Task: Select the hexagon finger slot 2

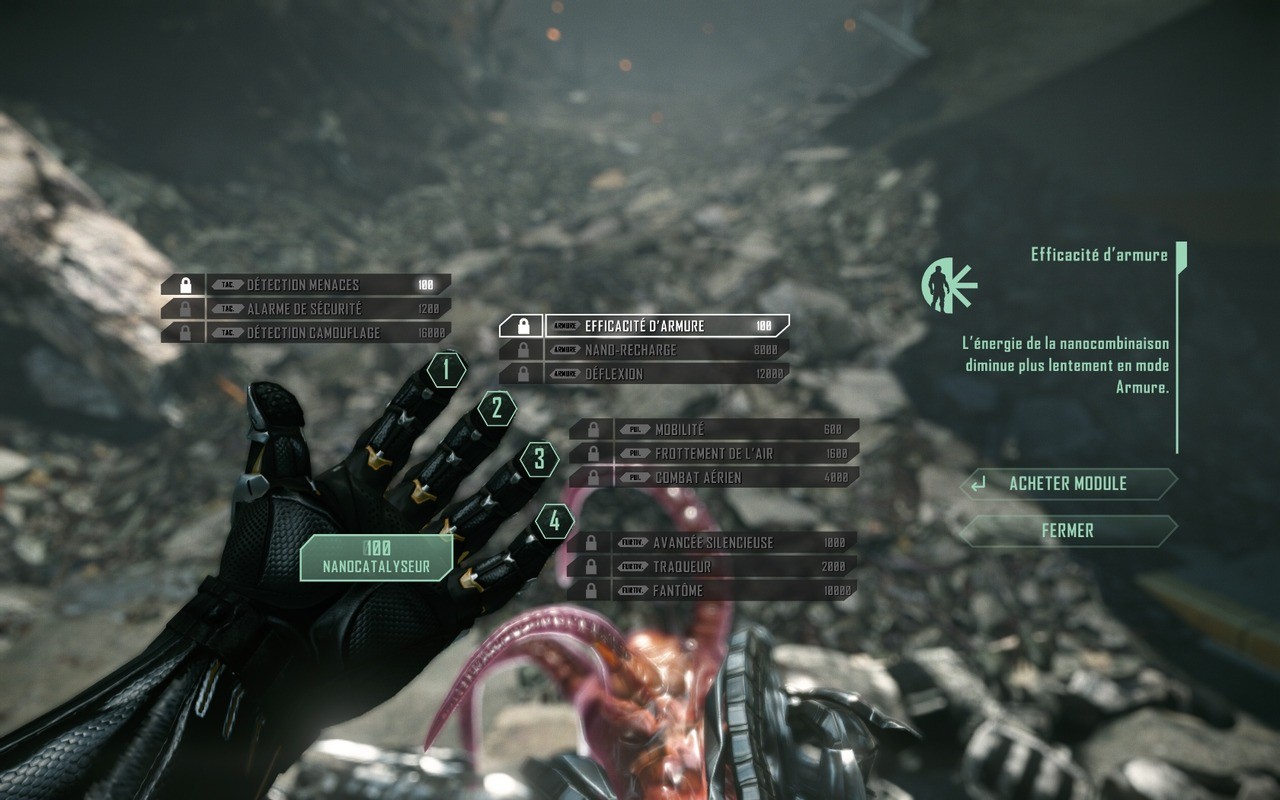Action: click(x=496, y=409)
